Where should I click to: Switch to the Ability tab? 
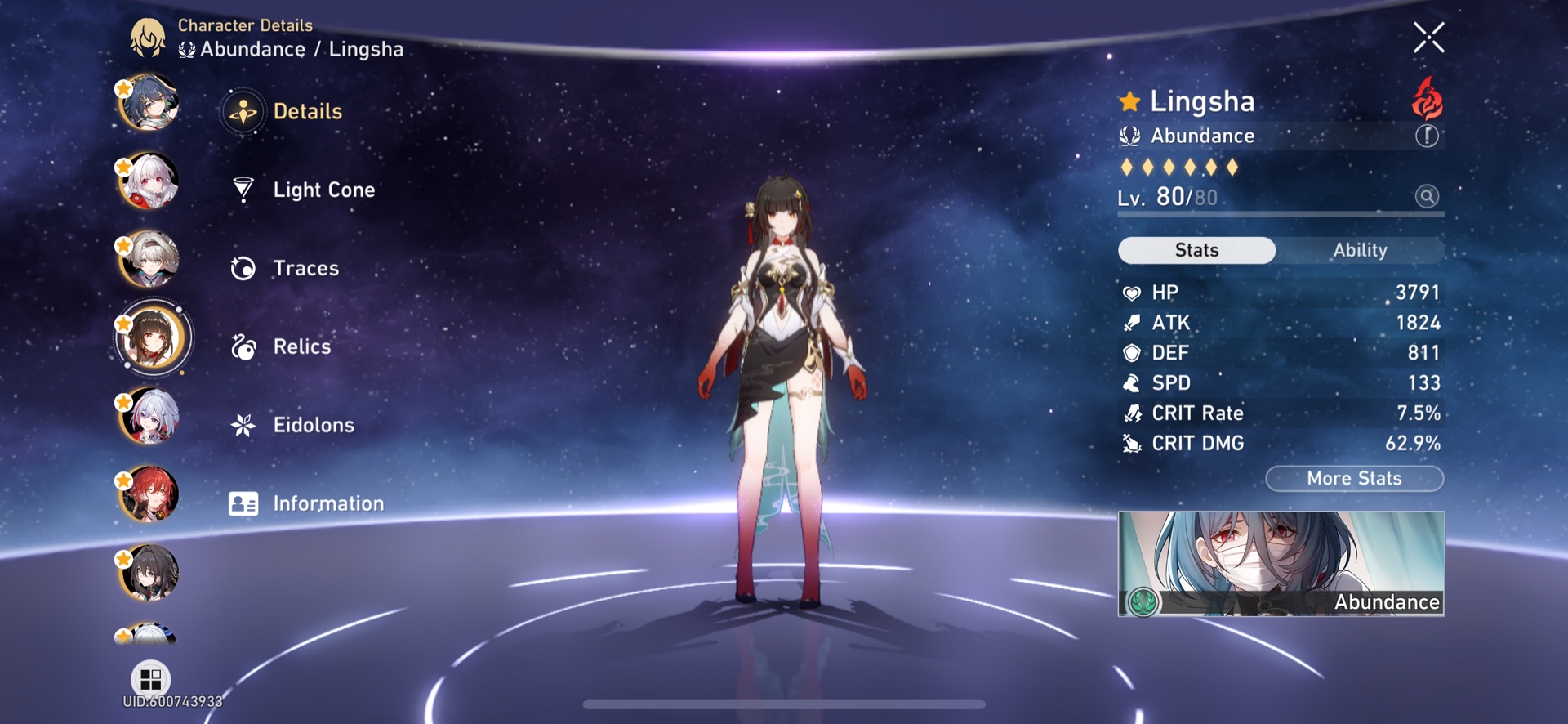point(1359,250)
